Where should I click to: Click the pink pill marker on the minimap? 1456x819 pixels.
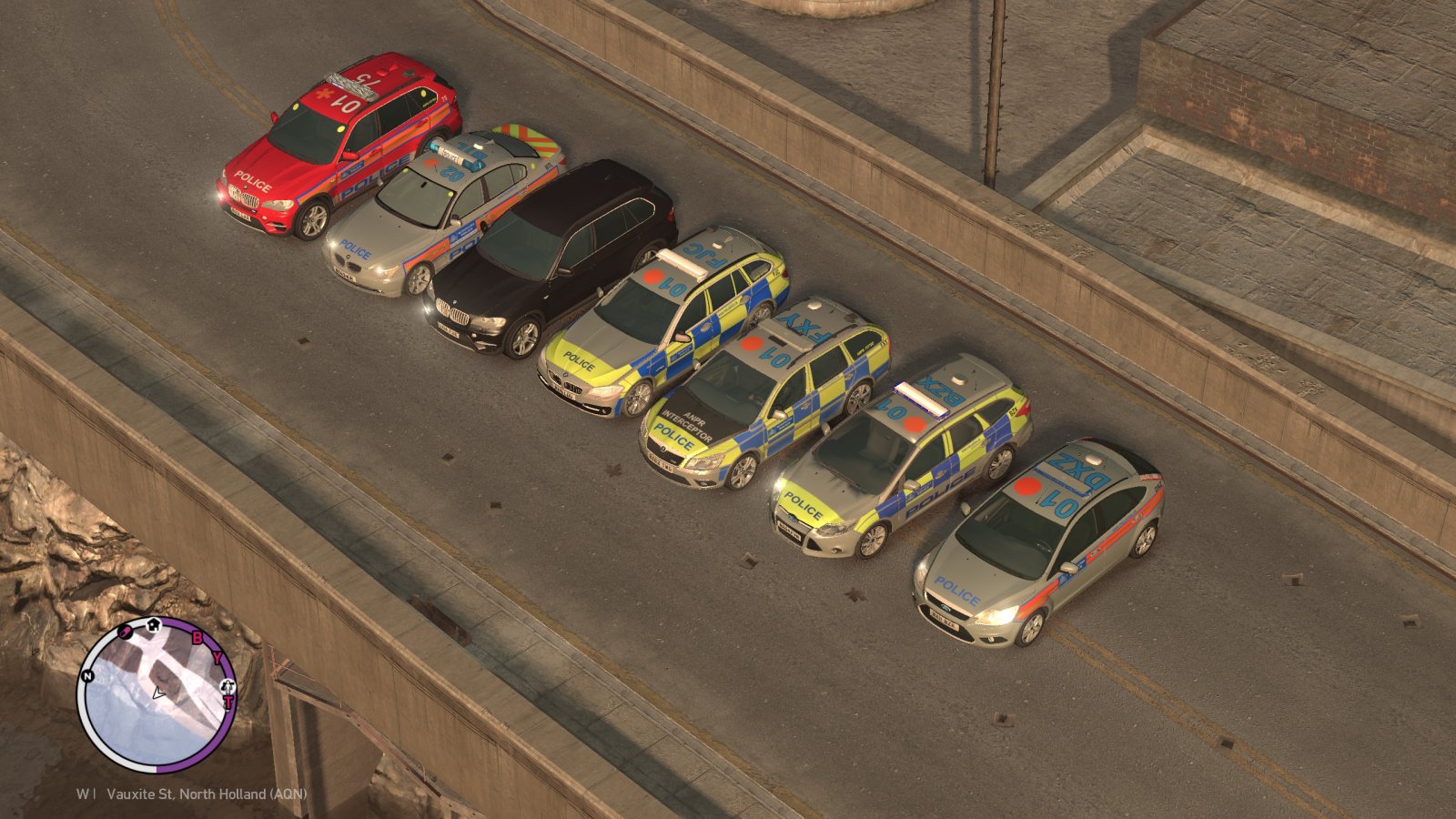tap(125, 632)
